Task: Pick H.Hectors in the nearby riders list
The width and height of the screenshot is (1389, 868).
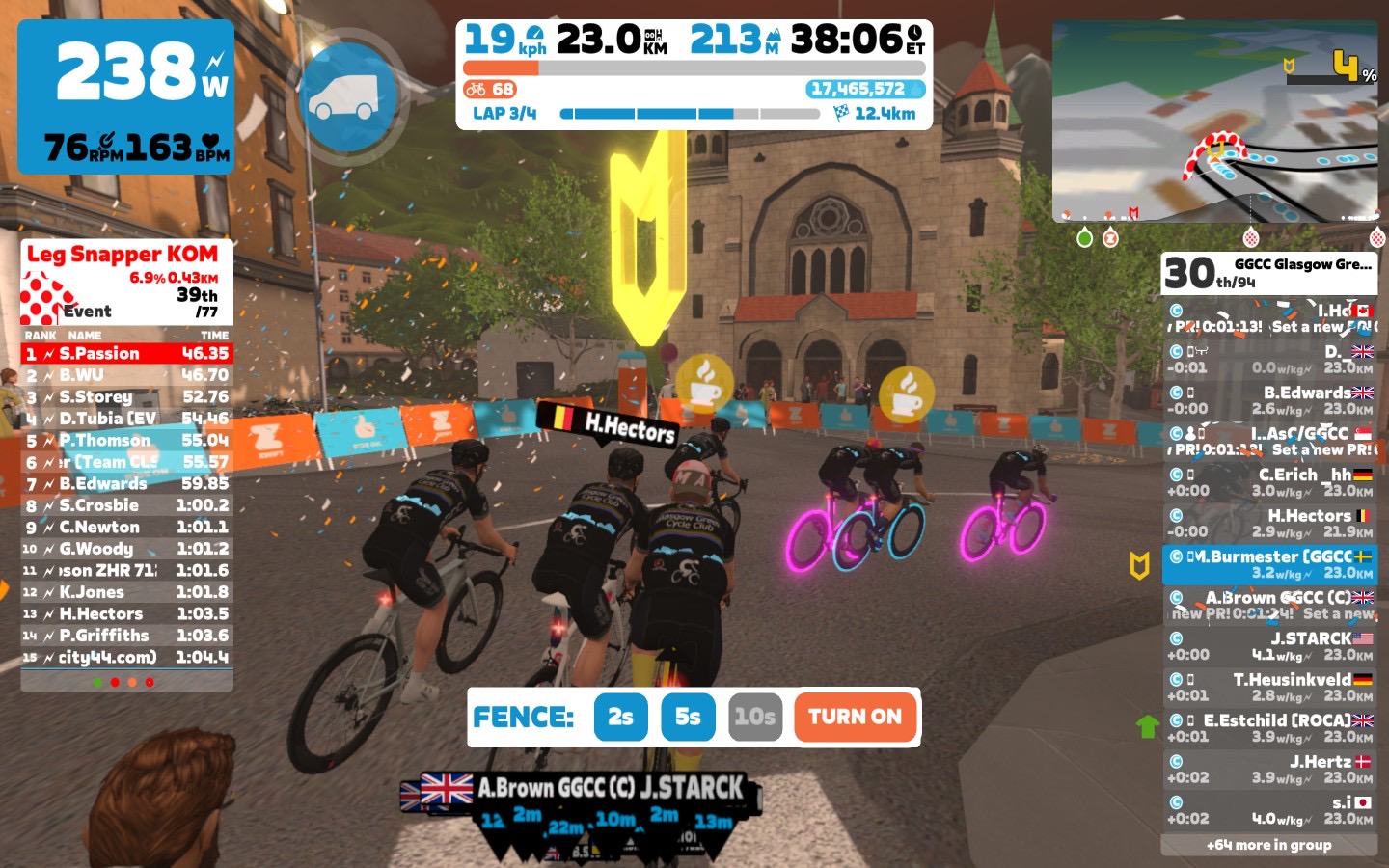Action: pos(1269,524)
